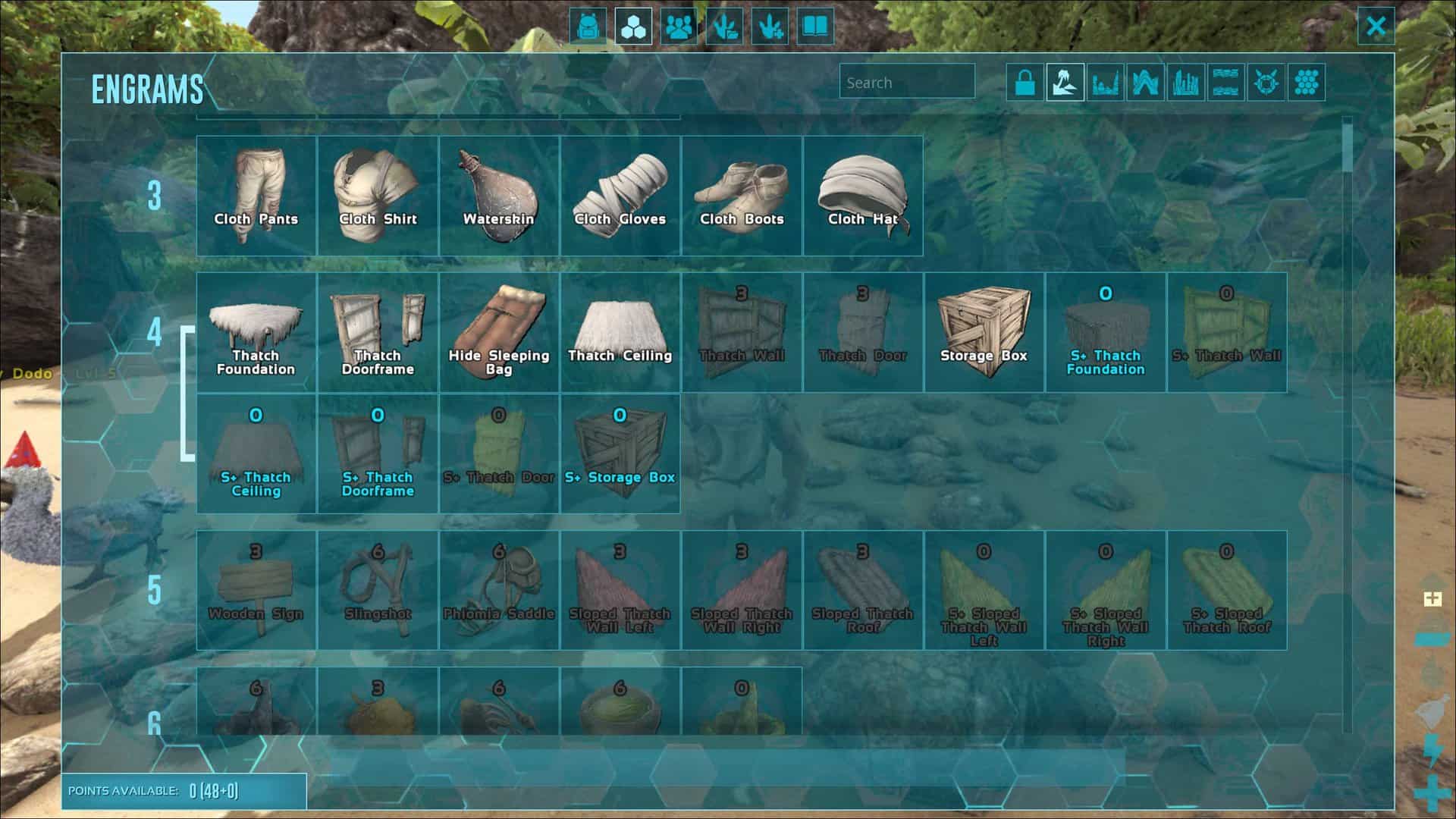Open the explorer notes book icon
This screenshot has height=819, width=1456.
(814, 27)
